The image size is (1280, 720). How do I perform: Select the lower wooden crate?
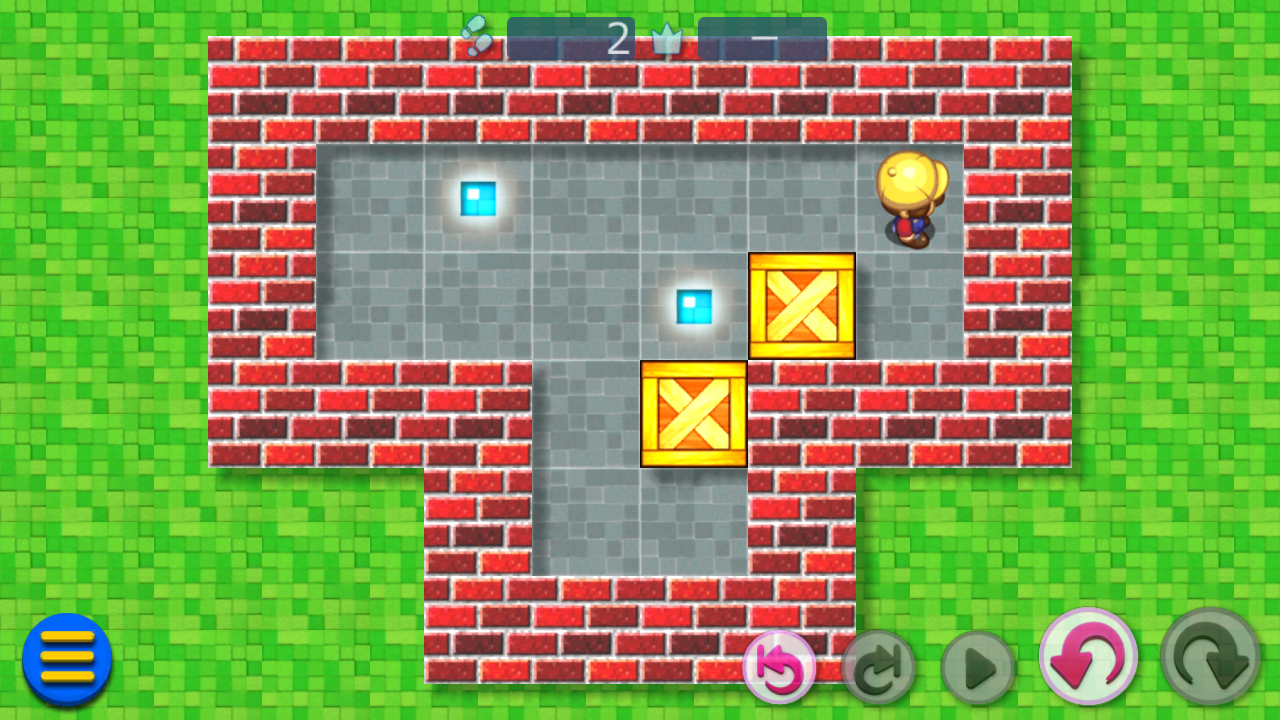coord(693,415)
